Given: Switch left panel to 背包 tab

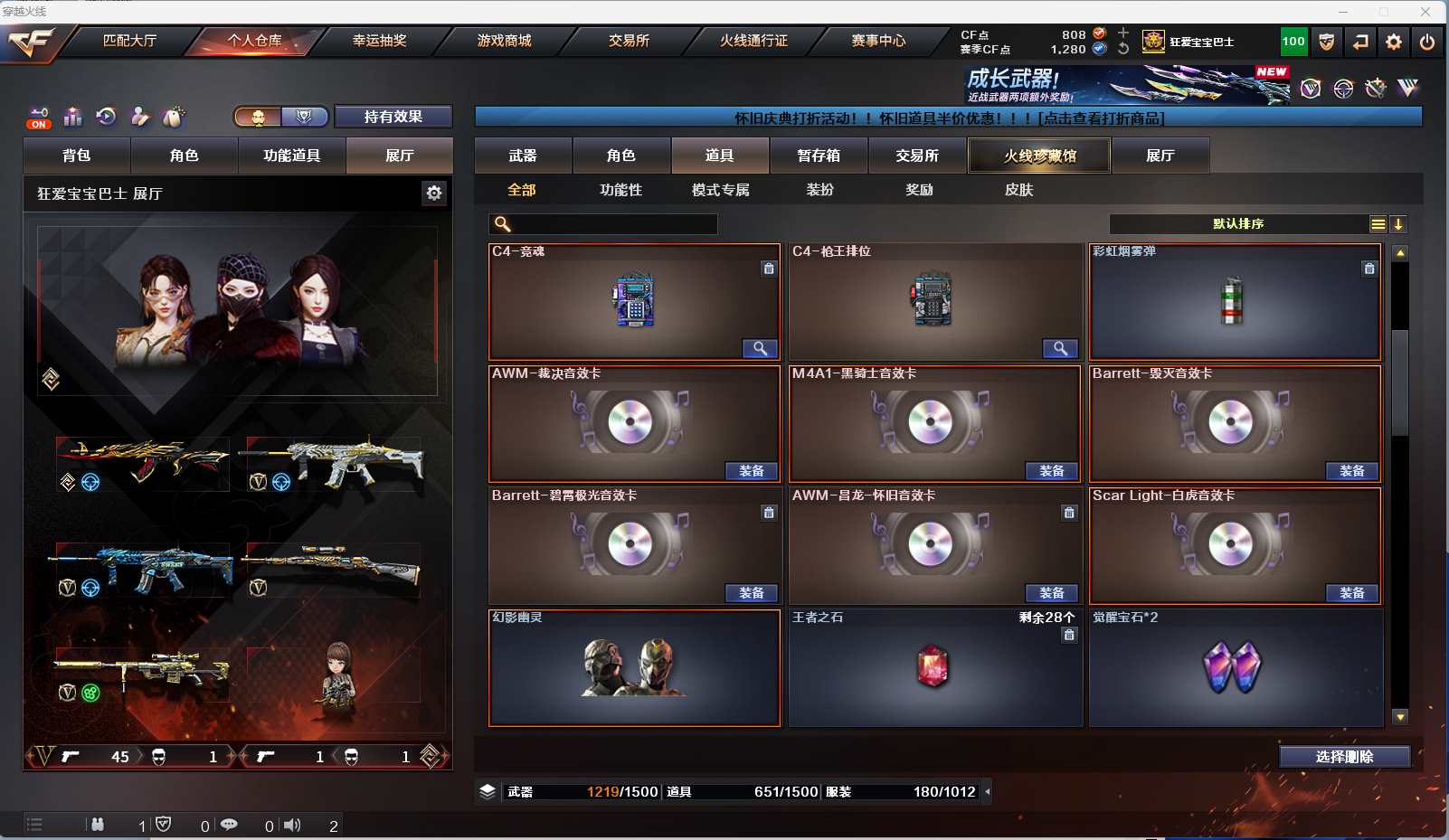Looking at the screenshot, I should [x=77, y=156].
